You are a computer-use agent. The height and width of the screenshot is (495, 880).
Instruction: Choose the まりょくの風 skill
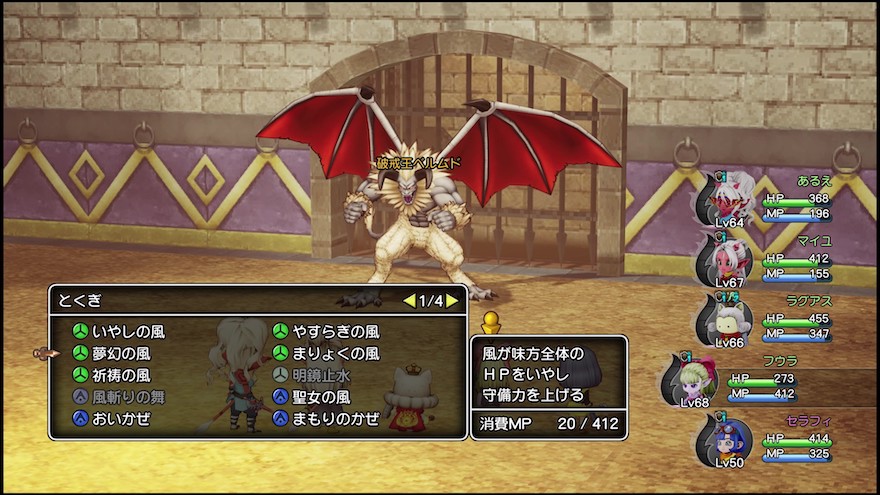click(x=335, y=353)
